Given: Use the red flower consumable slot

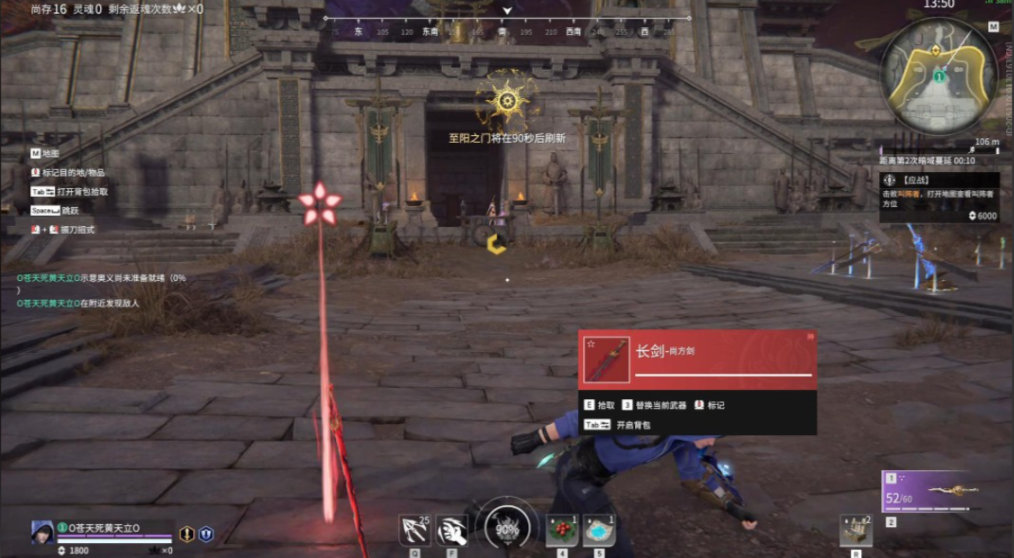Looking at the screenshot, I should (561, 530).
